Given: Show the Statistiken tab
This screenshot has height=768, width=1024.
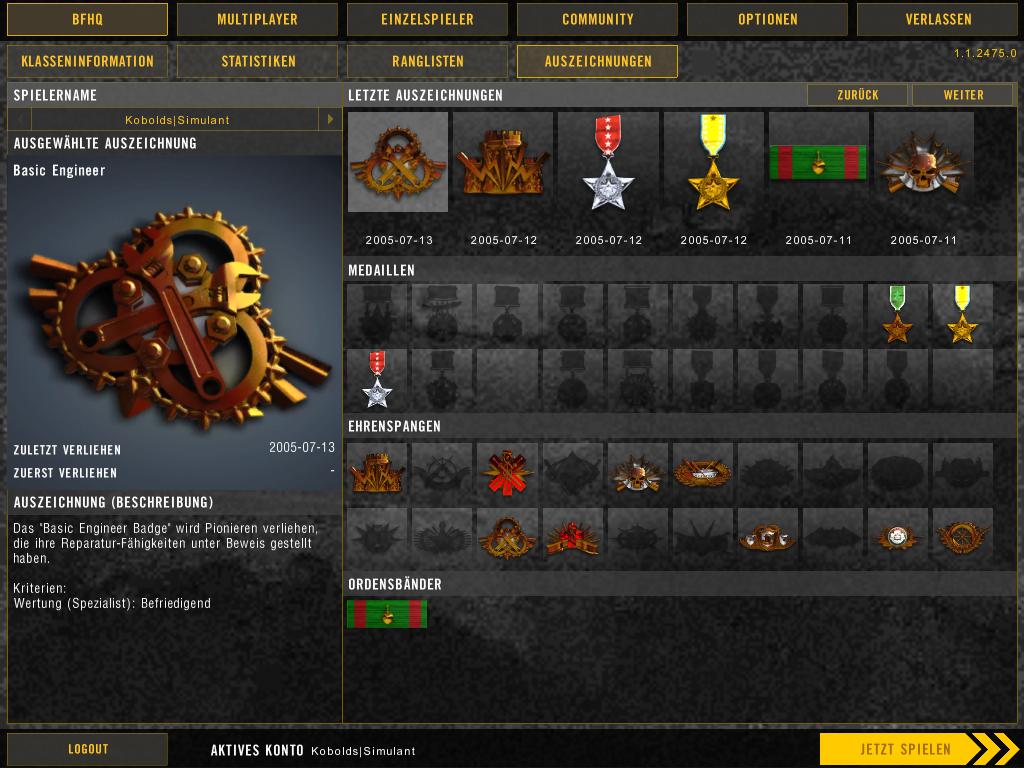Looking at the screenshot, I should [258, 61].
